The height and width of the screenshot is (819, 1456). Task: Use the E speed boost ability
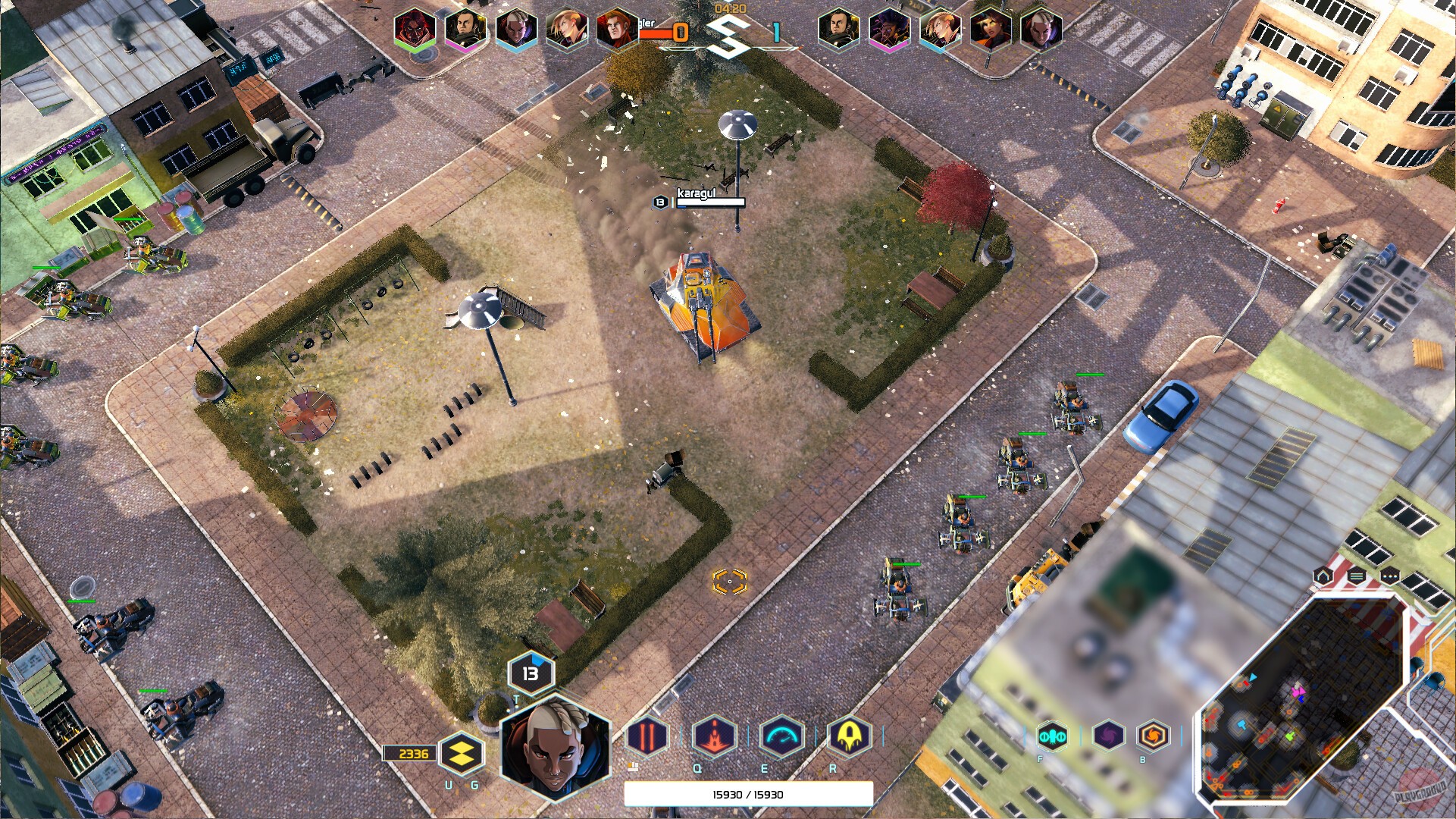[x=784, y=734]
